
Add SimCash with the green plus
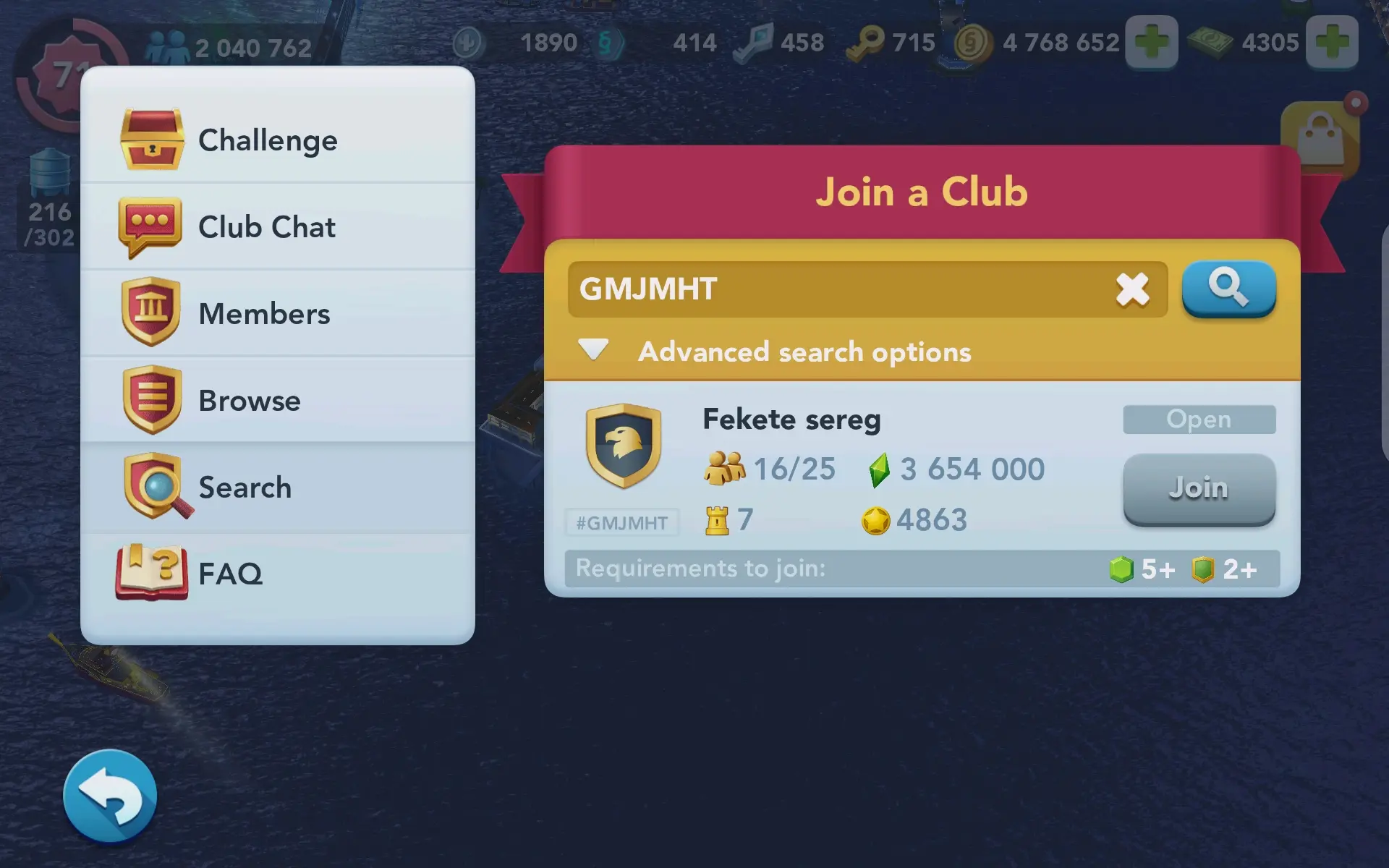[1333, 42]
